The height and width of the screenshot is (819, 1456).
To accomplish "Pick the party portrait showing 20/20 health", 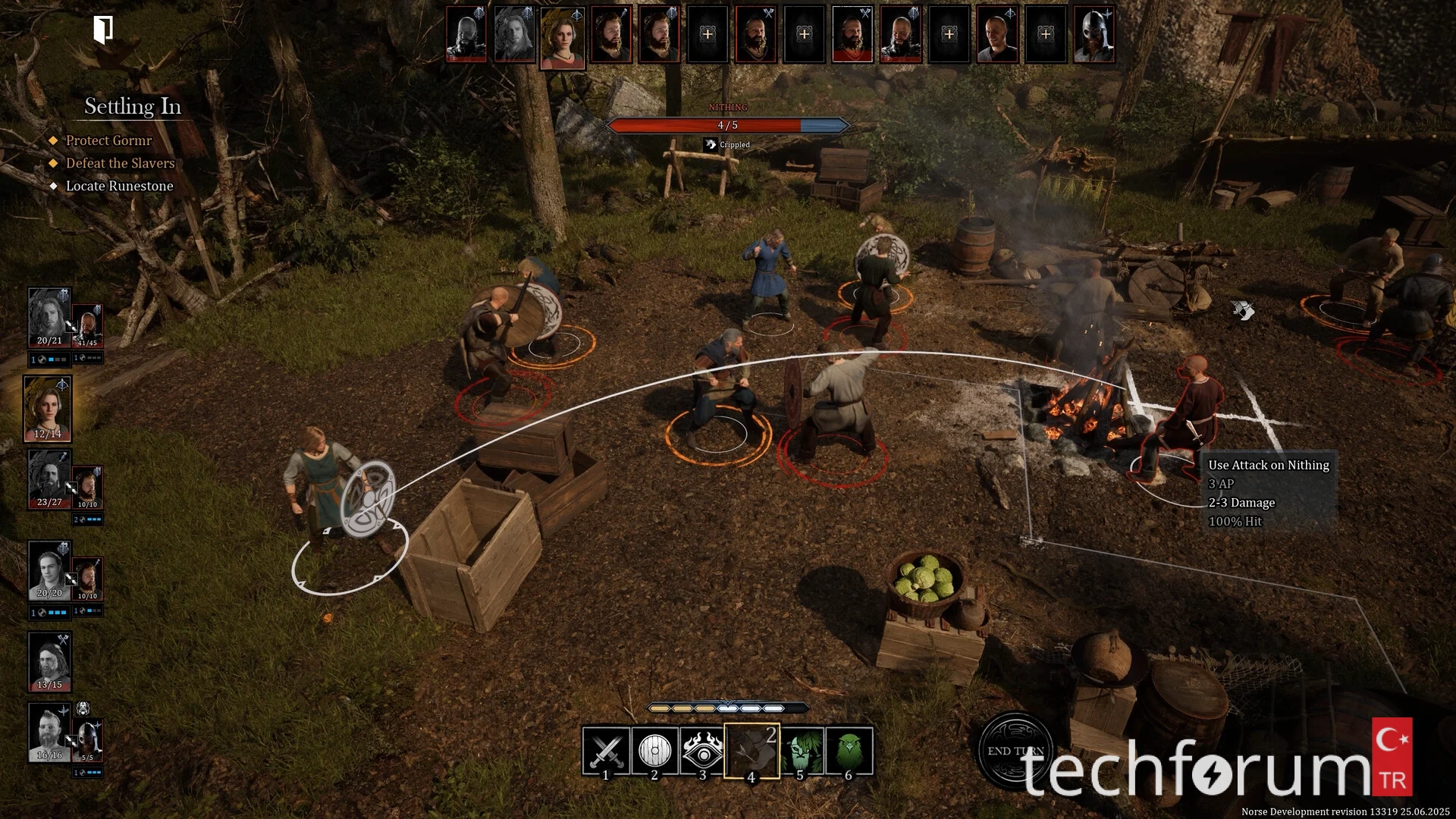I will click(49, 570).
